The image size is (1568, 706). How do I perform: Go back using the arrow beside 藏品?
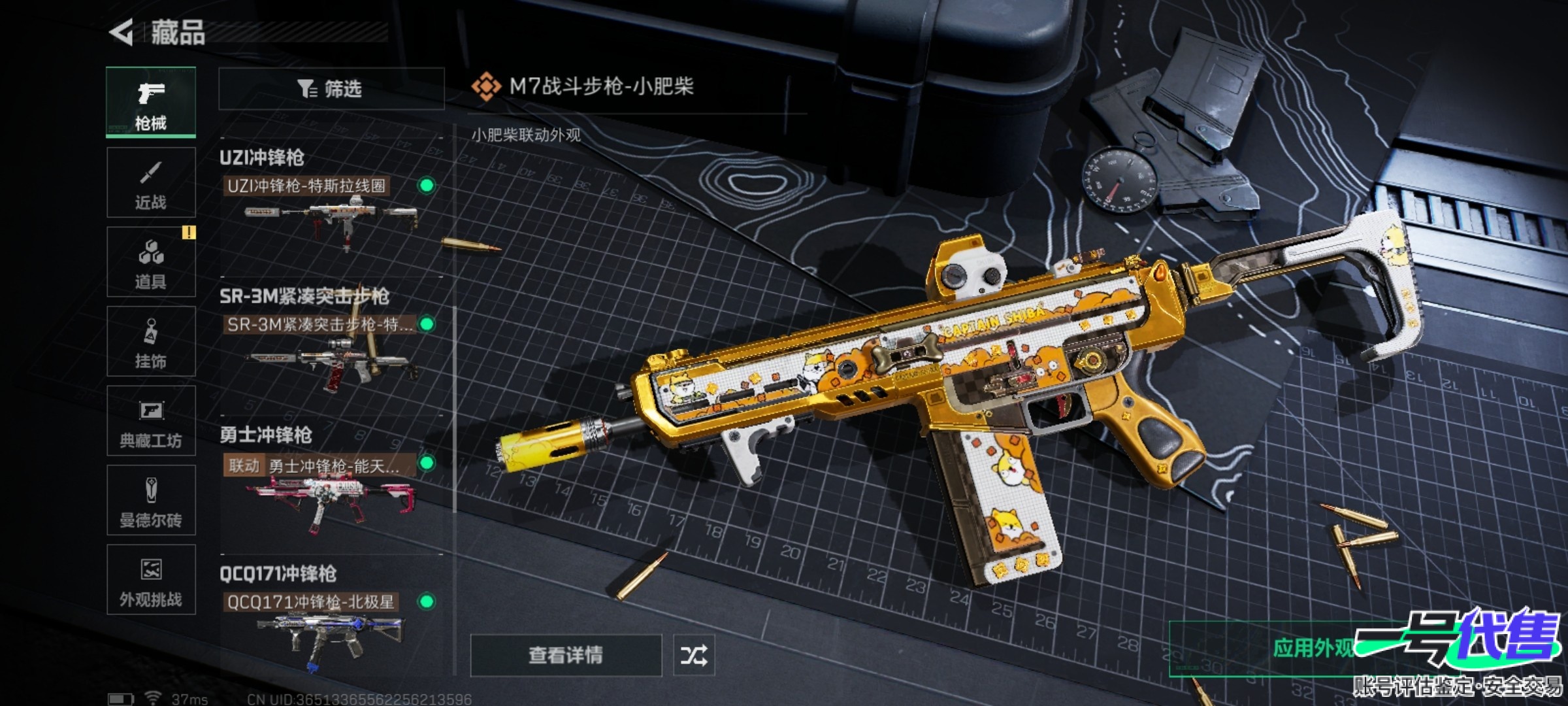pyautogui.click(x=122, y=33)
